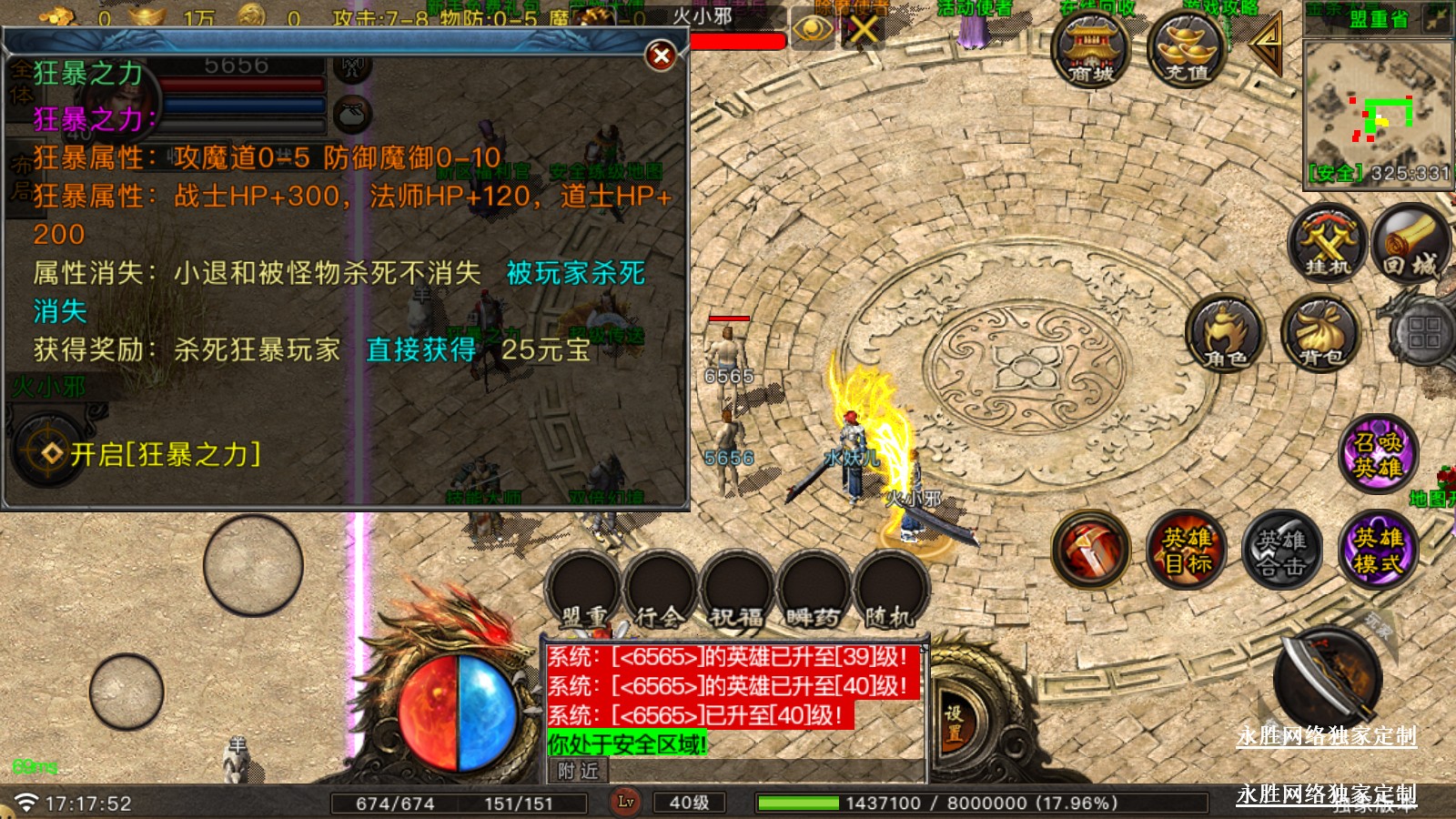The image size is (1456, 819).
Task: Close the 狂暴之力 dialog window
Action: [x=662, y=56]
